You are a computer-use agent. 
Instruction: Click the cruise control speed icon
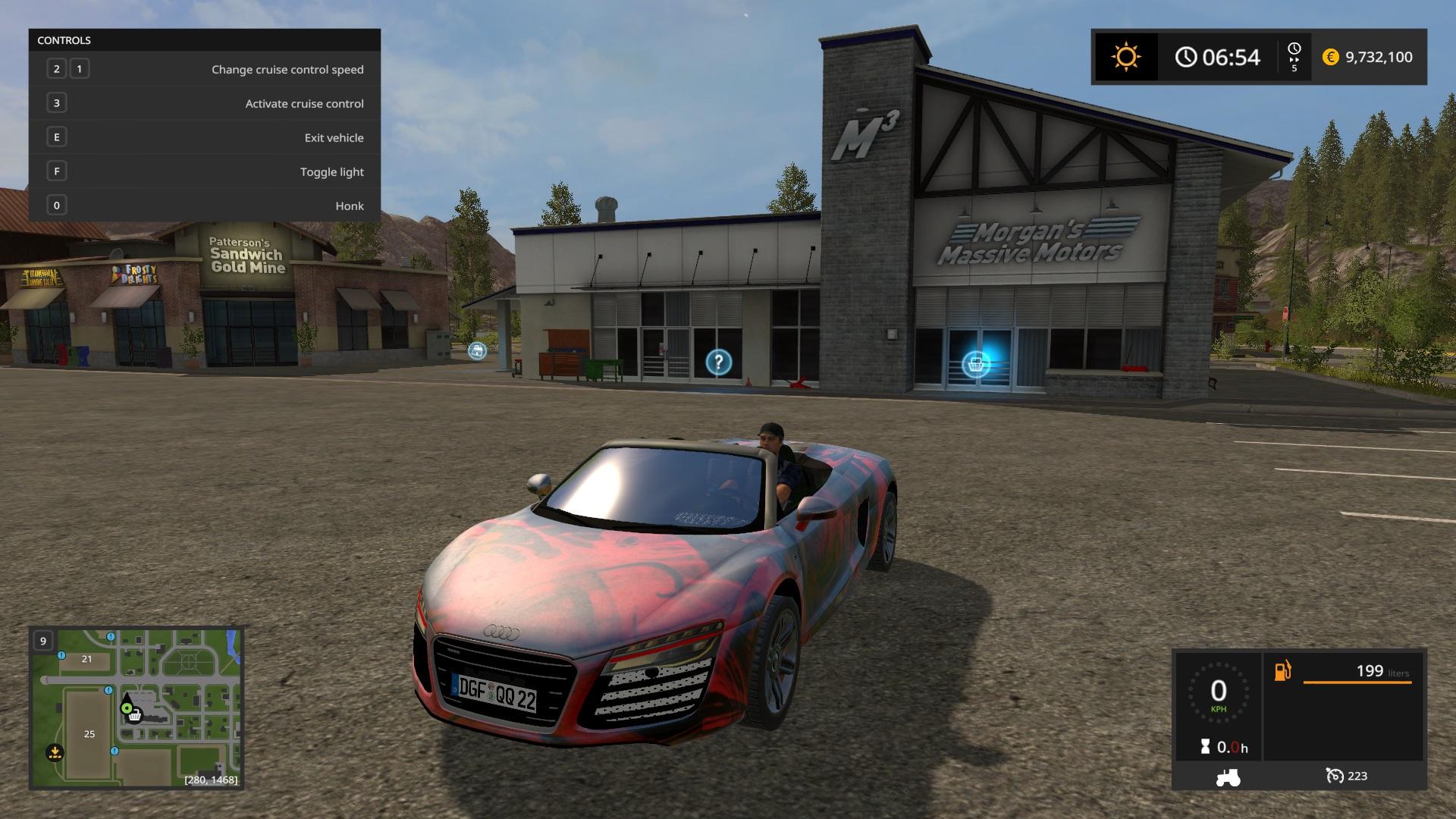1334,776
